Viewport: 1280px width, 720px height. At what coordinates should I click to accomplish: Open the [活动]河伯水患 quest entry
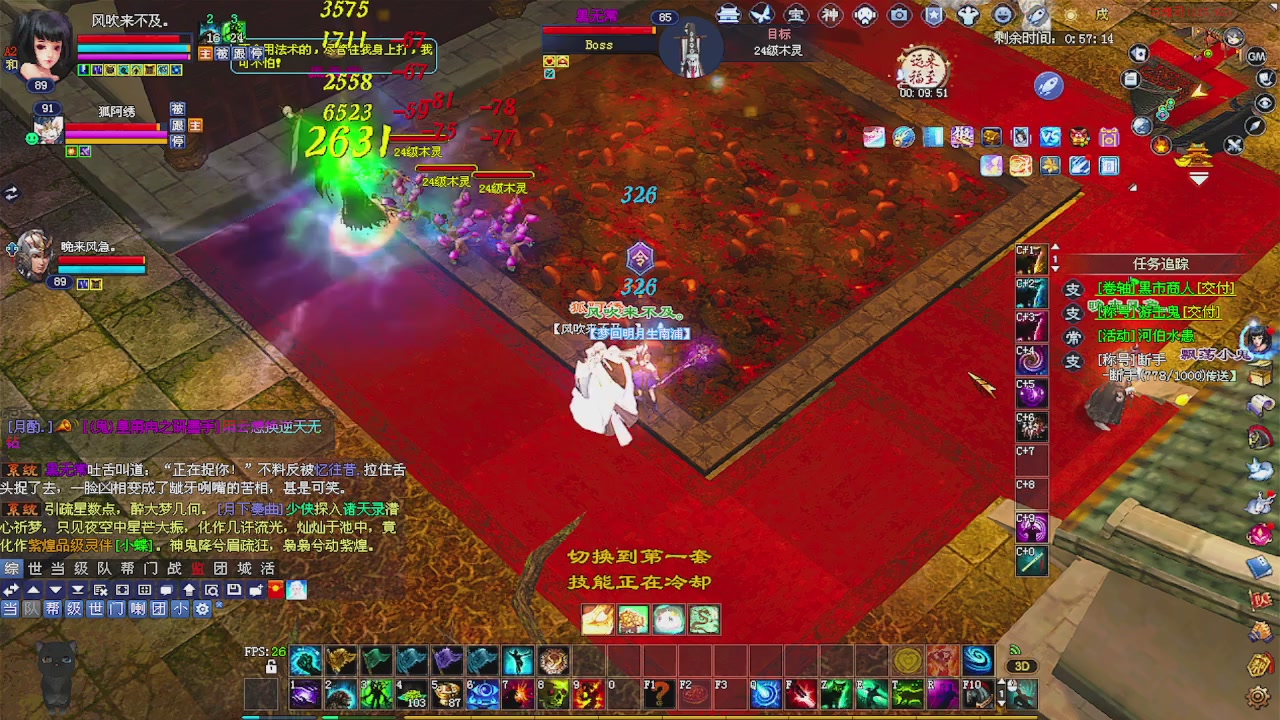coord(1146,337)
